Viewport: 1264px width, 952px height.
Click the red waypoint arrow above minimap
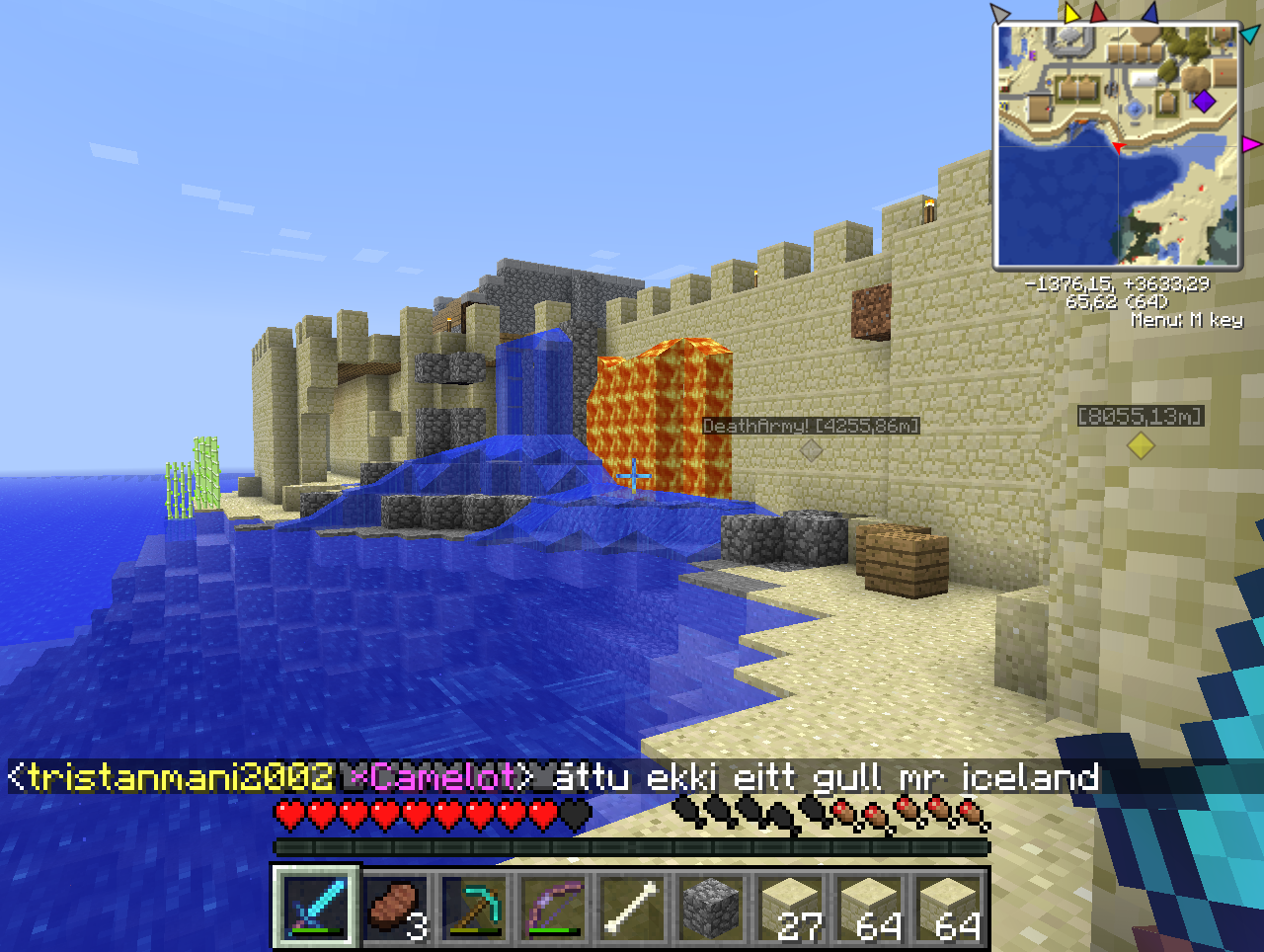point(1098,13)
